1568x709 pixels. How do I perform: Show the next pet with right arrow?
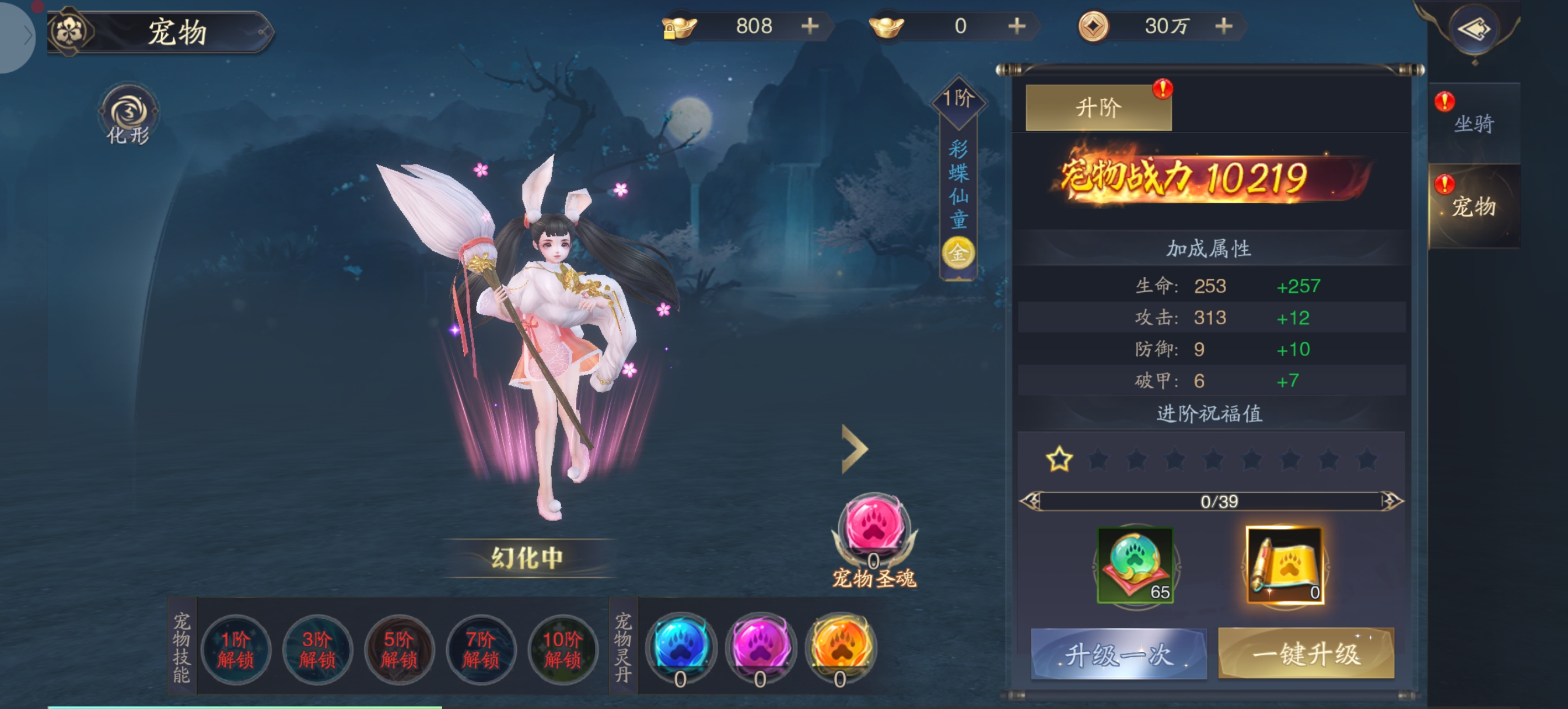pyautogui.click(x=855, y=449)
